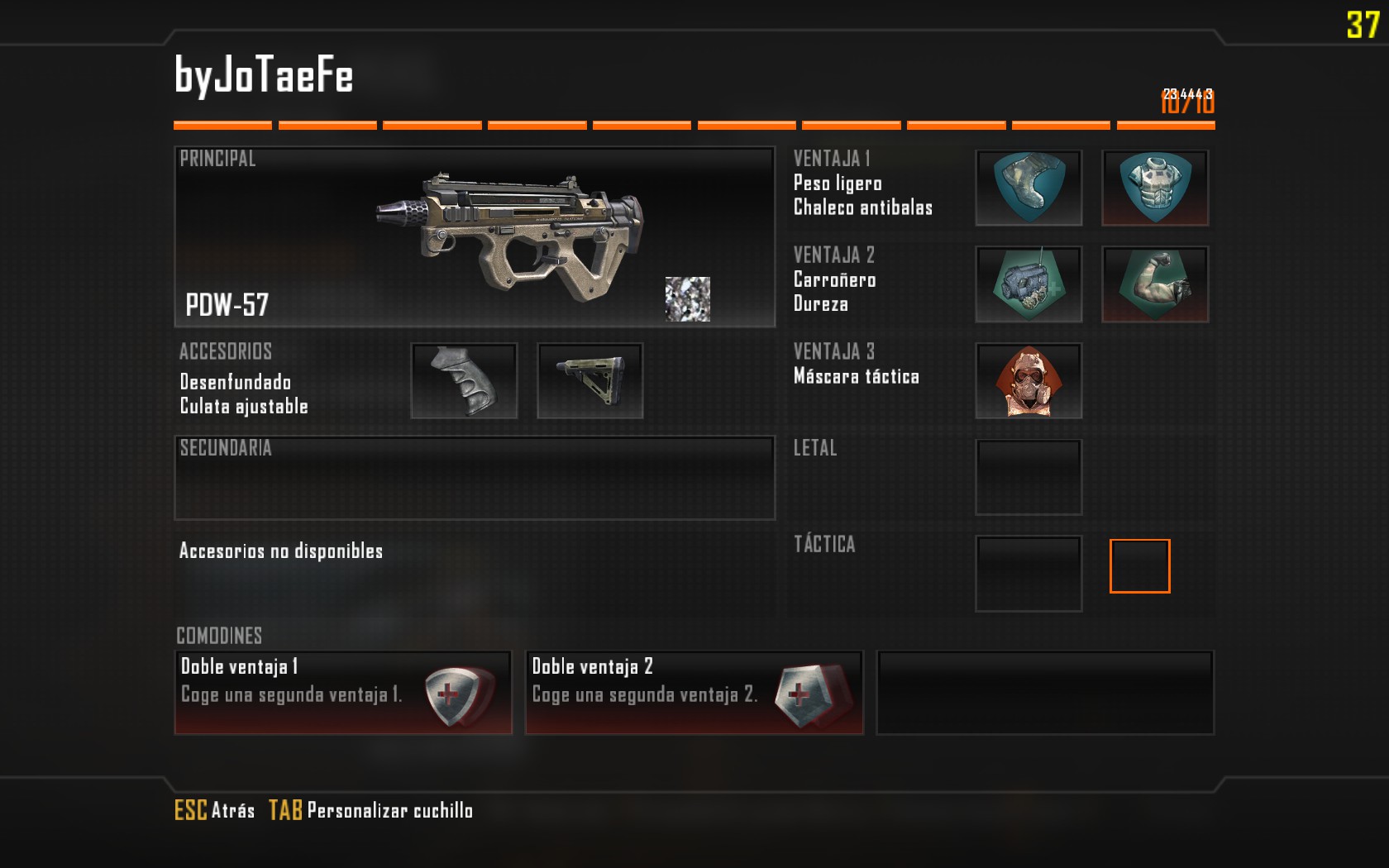
Task: Select the Culata ajustable stock attachment
Action: [589, 381]
